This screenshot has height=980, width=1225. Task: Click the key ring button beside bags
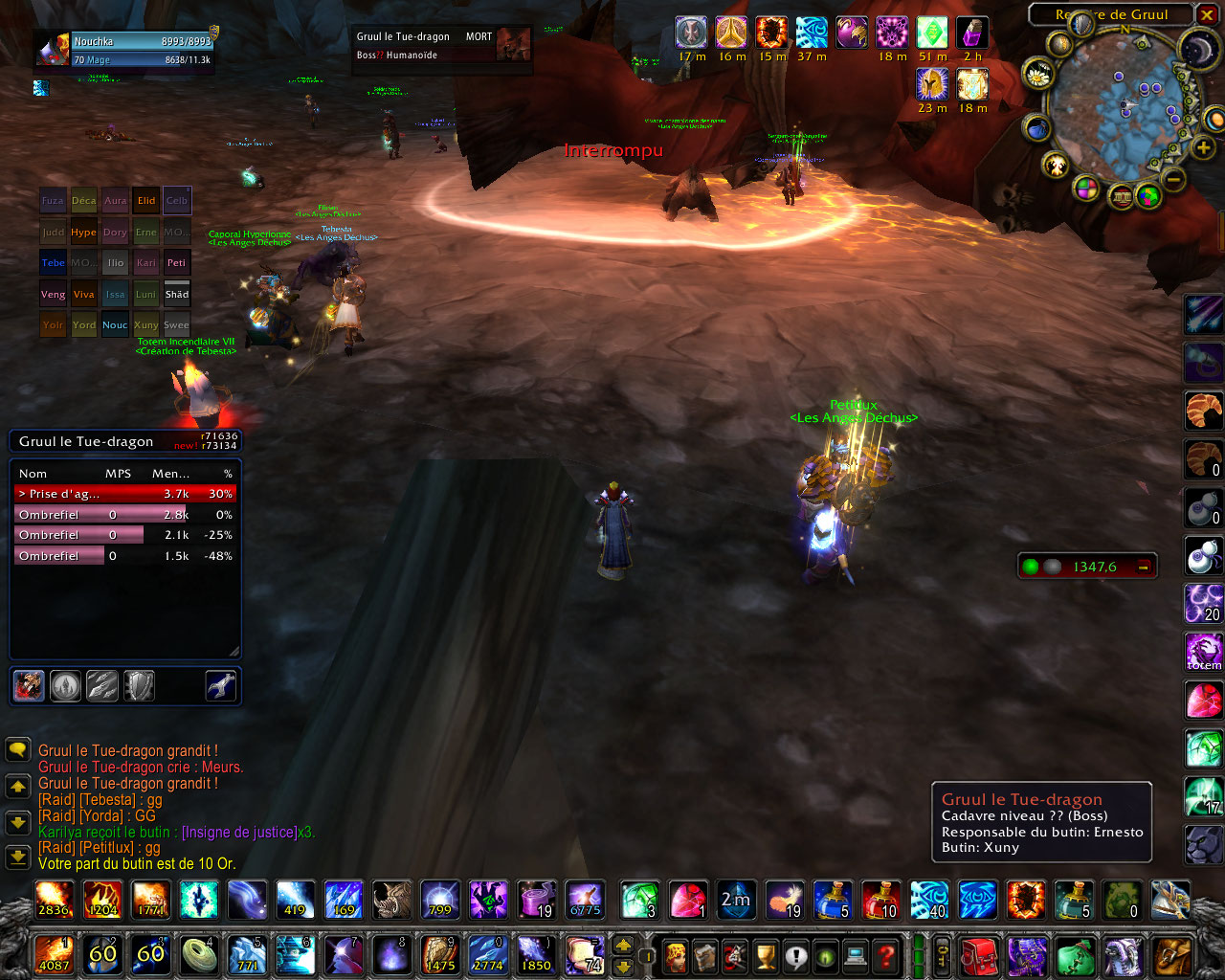943,955
